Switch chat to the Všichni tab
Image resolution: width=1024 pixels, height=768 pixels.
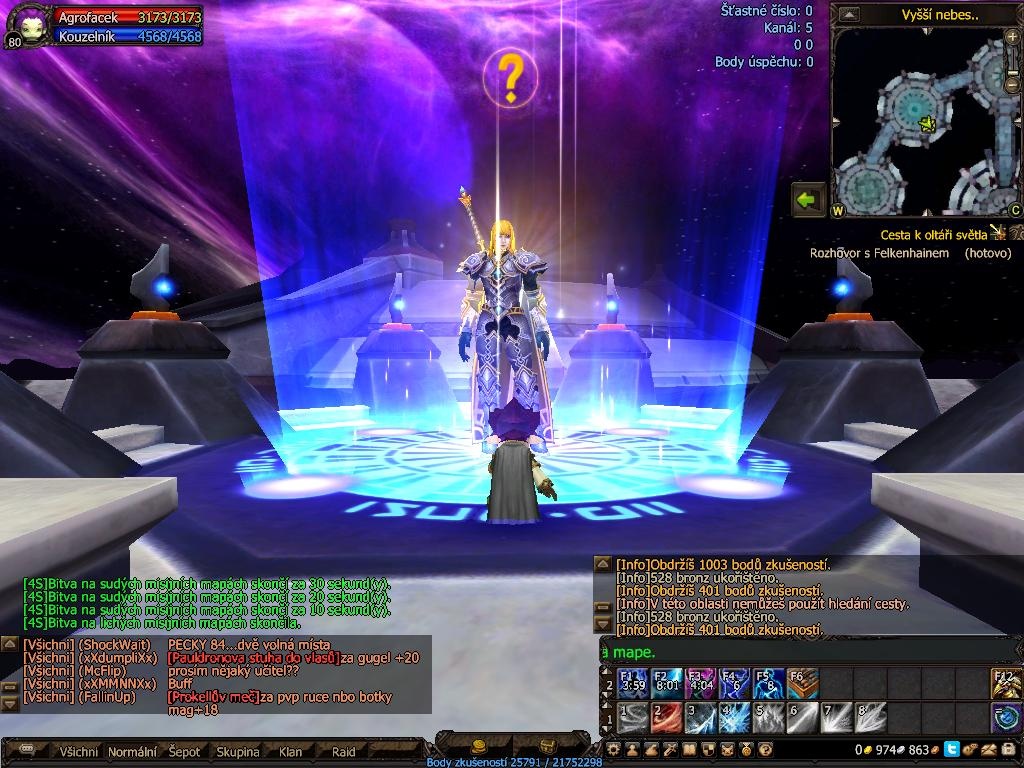pos(79,751)
